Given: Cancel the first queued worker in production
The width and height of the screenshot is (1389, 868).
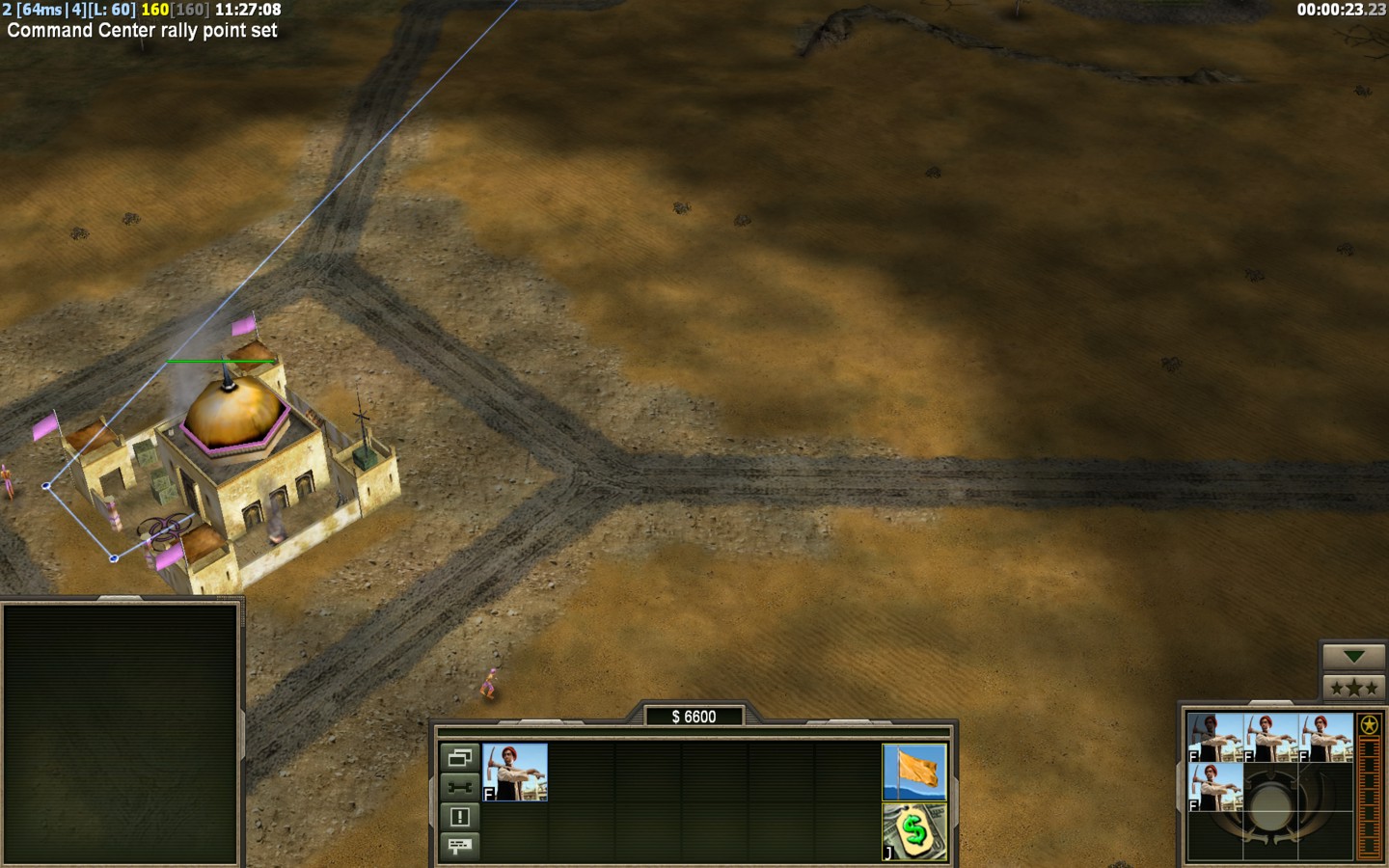Looking at the screenshot, I should (1214, 738).
